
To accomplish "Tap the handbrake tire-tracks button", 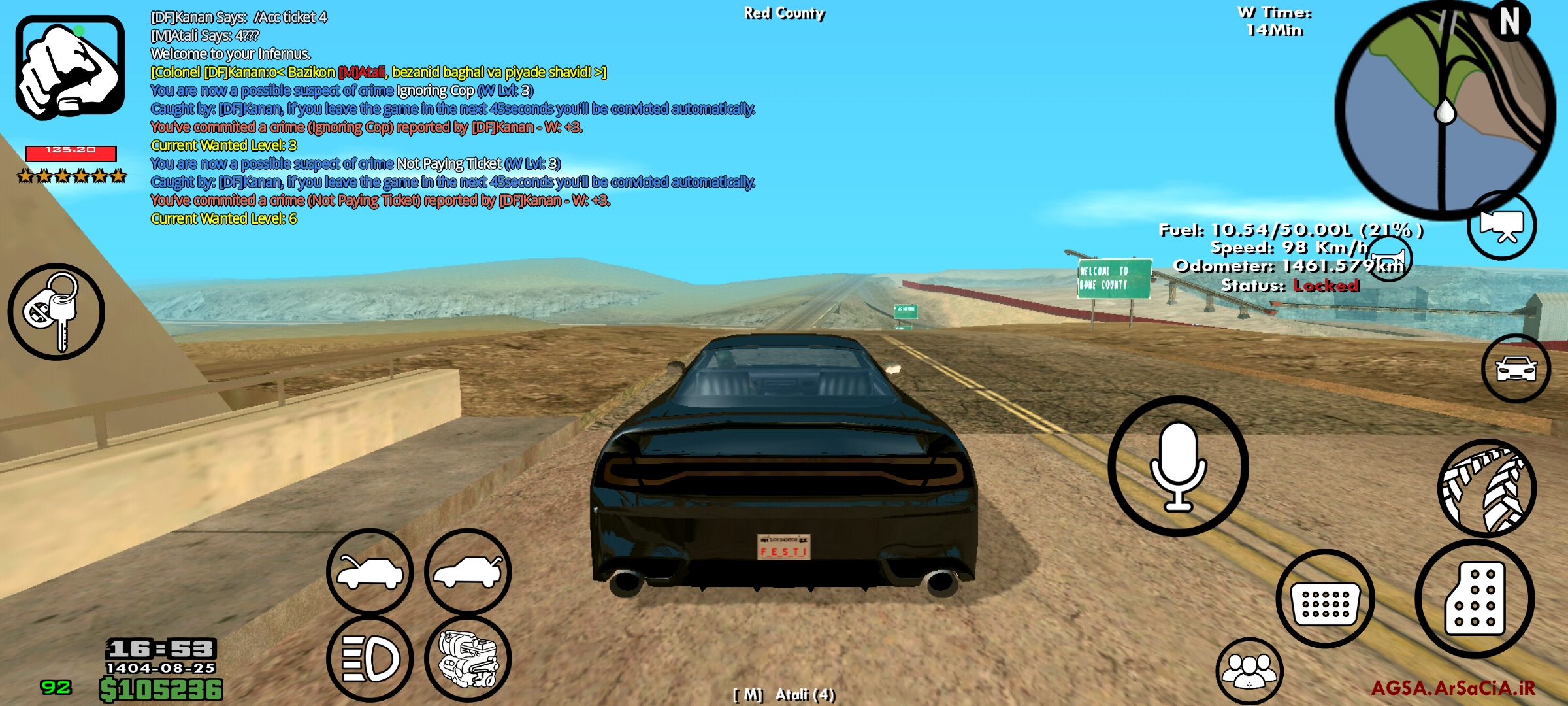I will coord(1487,488).
